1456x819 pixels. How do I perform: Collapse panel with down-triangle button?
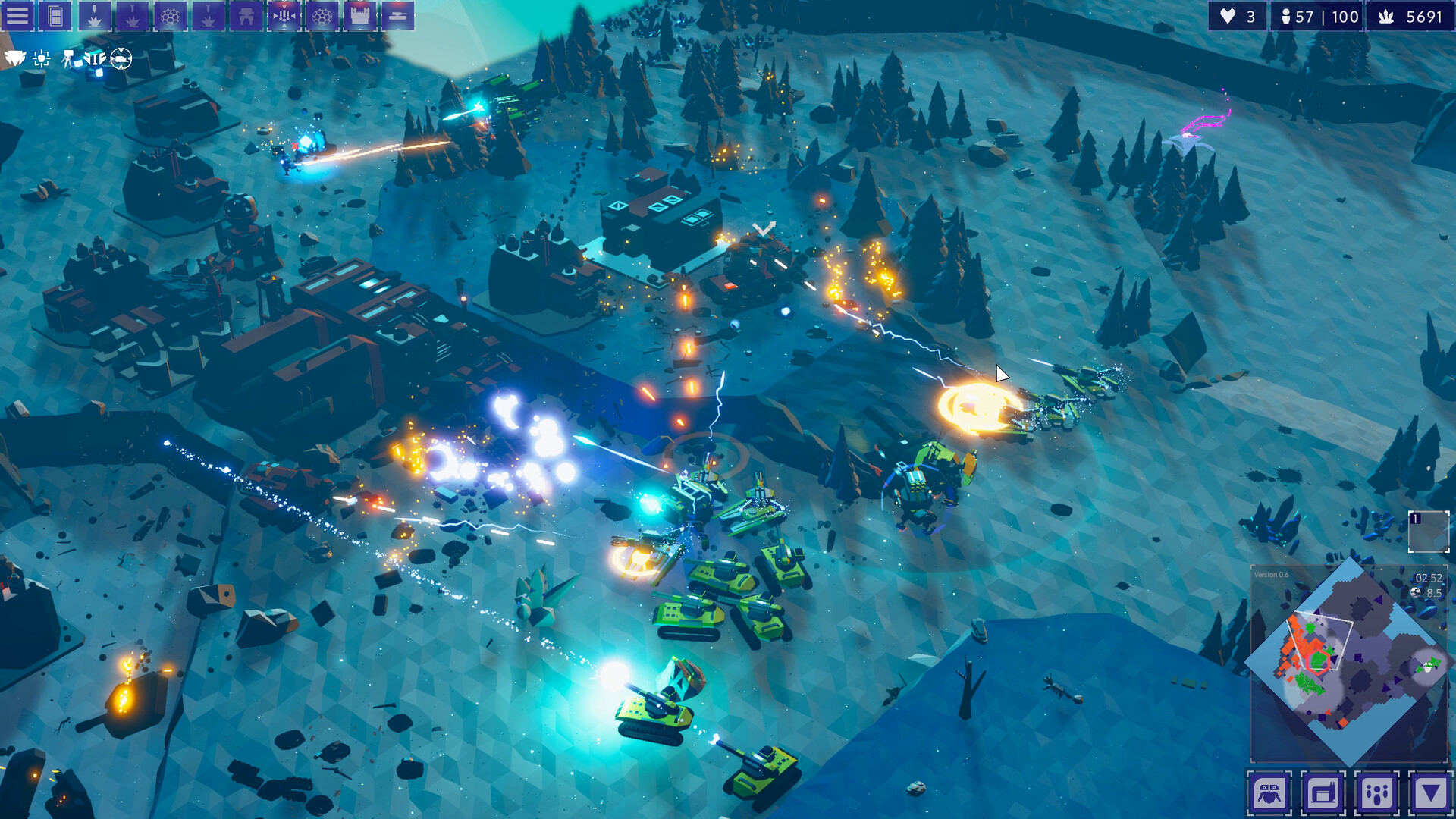[x=1430, y=793]
